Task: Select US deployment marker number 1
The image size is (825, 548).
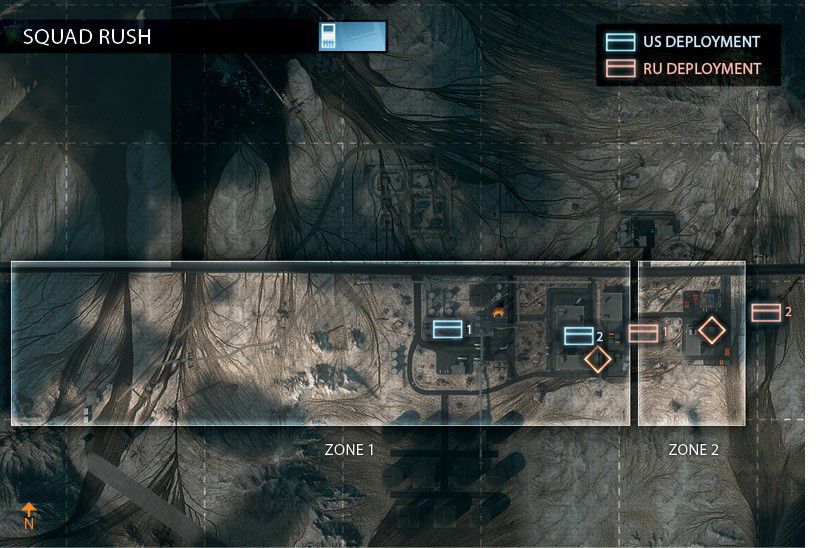Action: click(x=448, y=329)
